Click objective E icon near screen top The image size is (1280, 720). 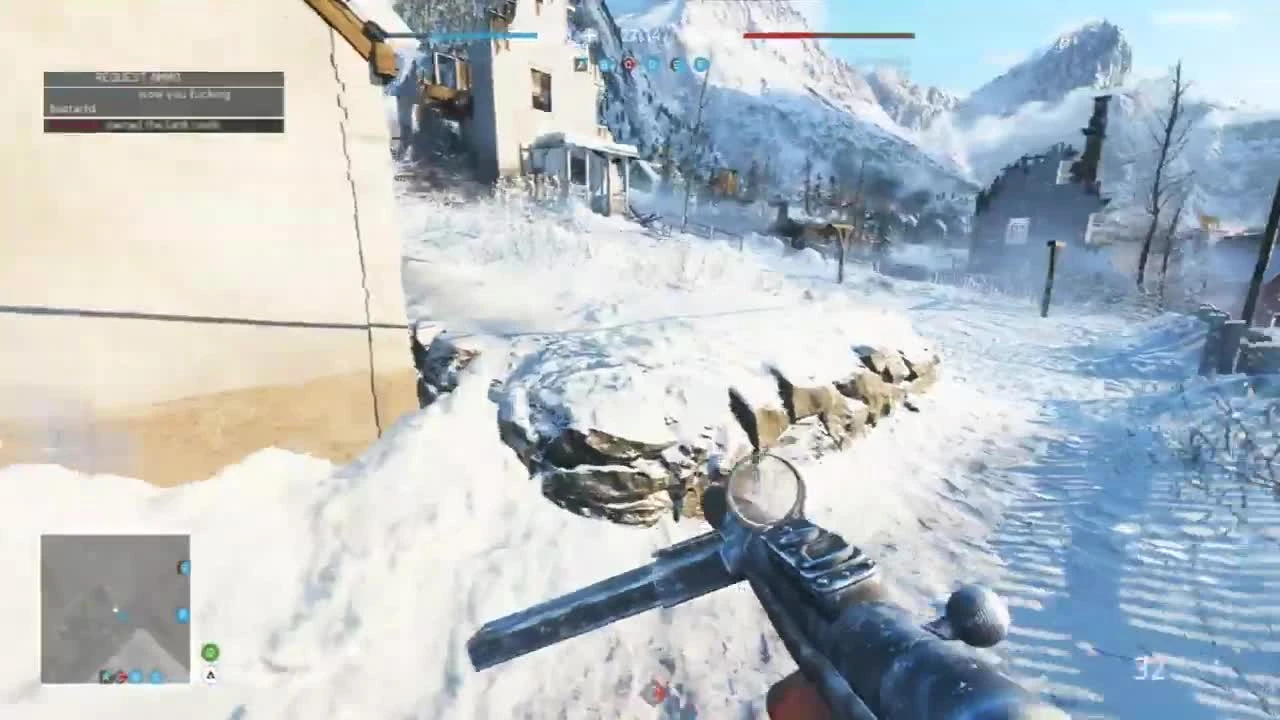(675, 64)
